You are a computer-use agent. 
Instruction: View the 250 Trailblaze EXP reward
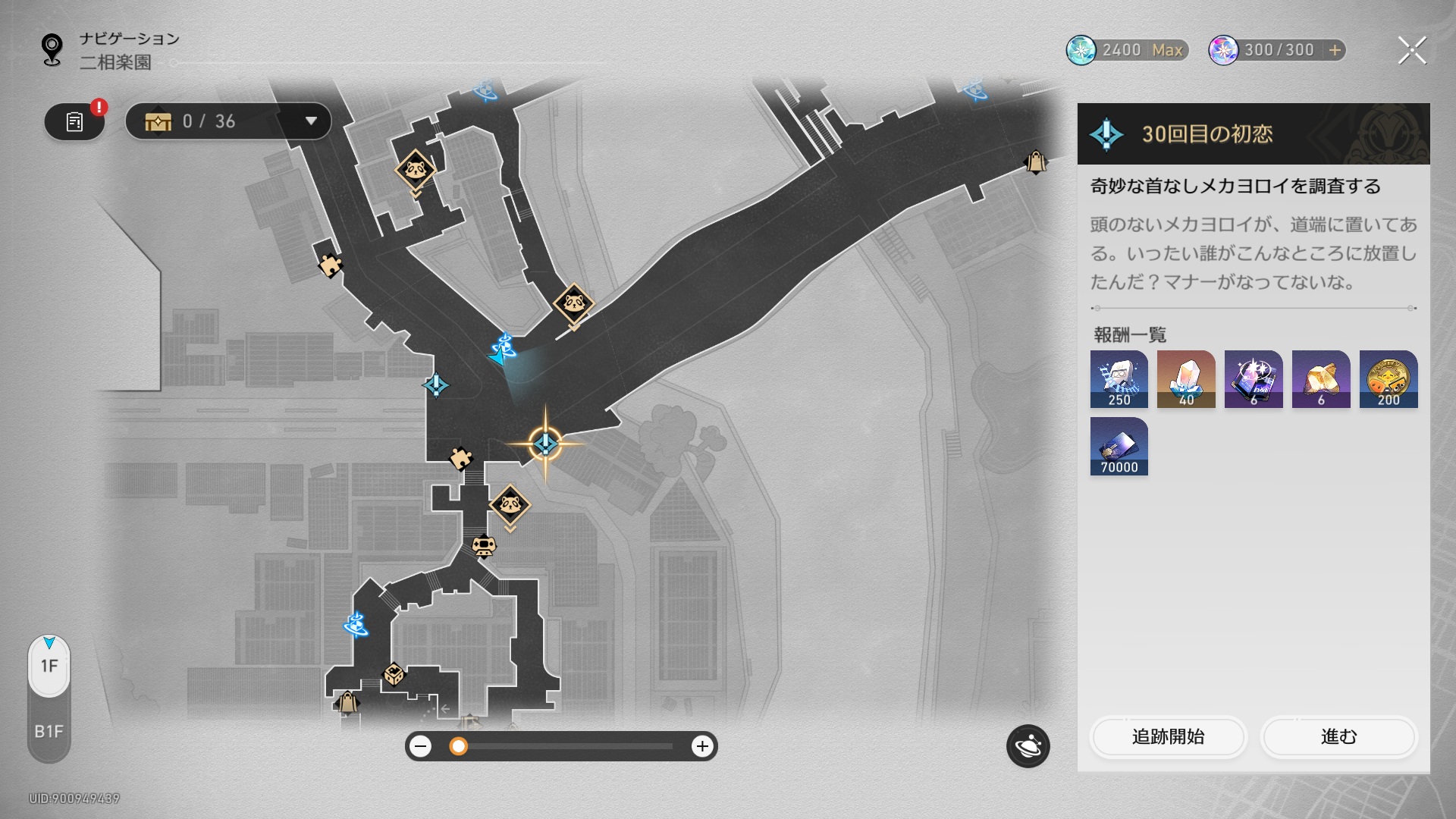[x=1119, y=379]
